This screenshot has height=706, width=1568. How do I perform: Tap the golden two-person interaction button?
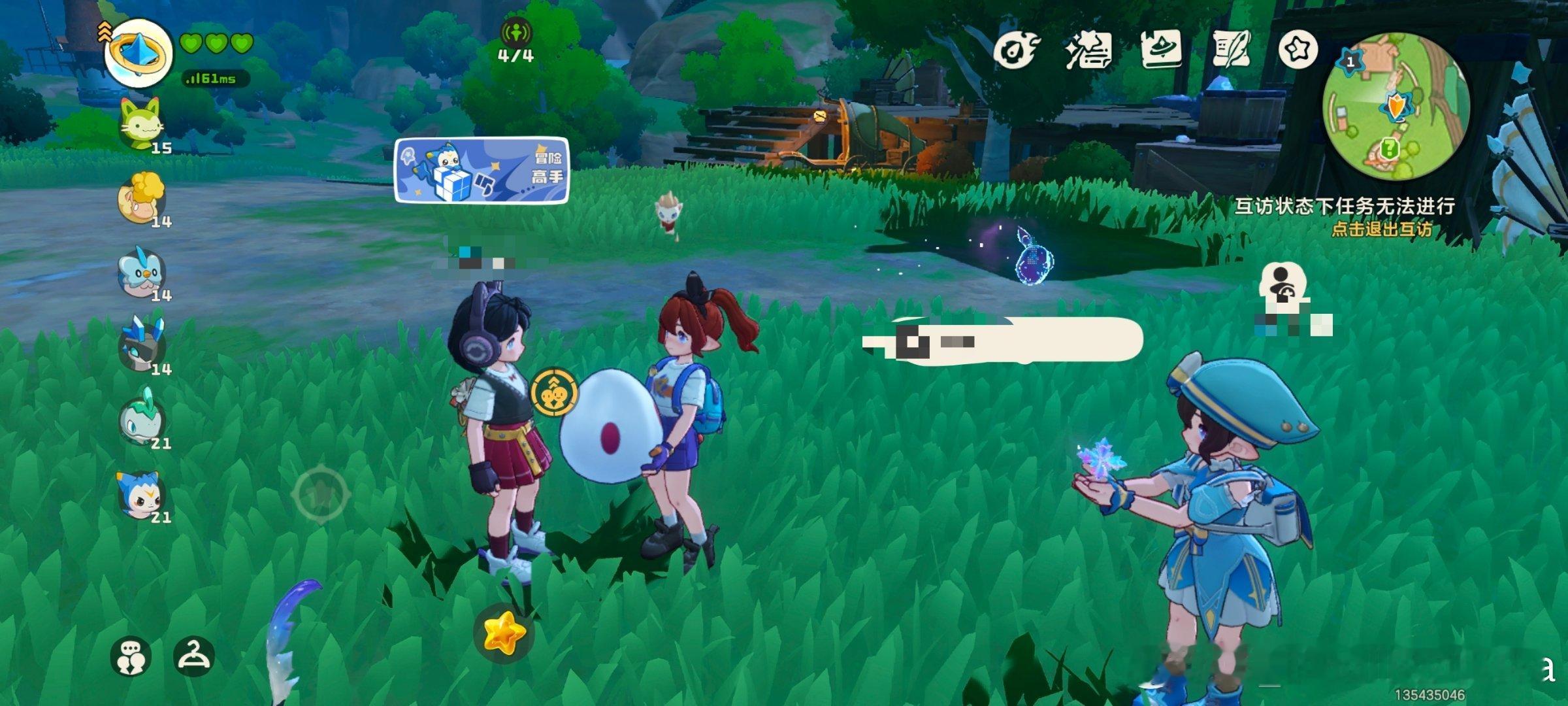554,392
